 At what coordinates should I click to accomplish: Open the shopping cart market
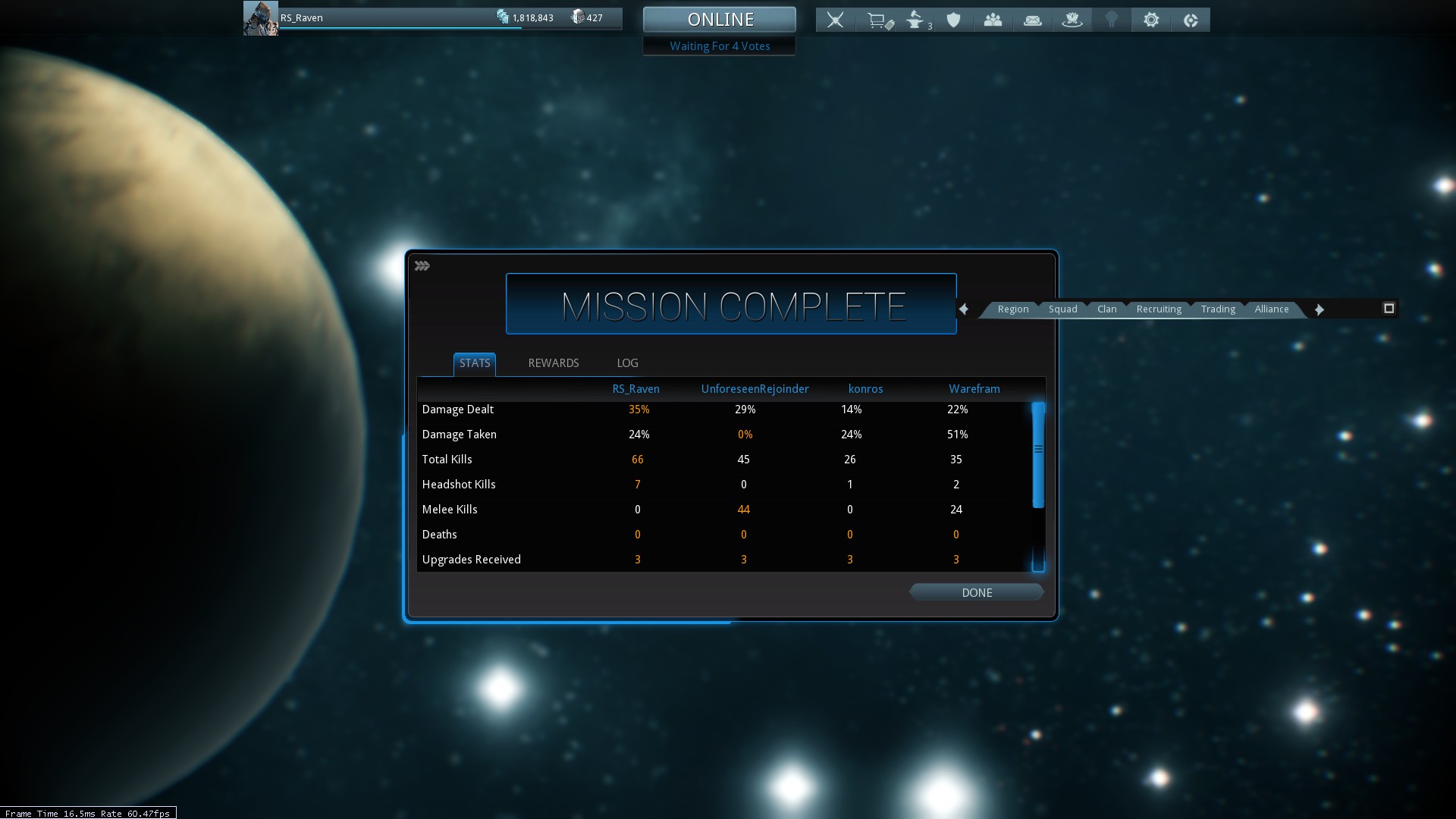878,20
